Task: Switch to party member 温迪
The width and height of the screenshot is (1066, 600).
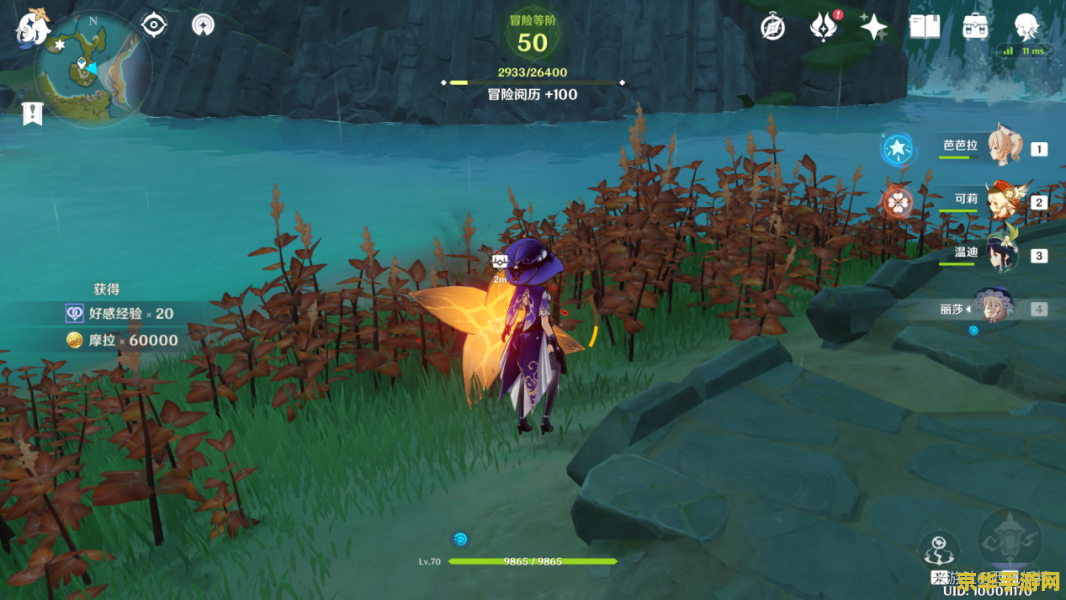Action: point(1002,254)
